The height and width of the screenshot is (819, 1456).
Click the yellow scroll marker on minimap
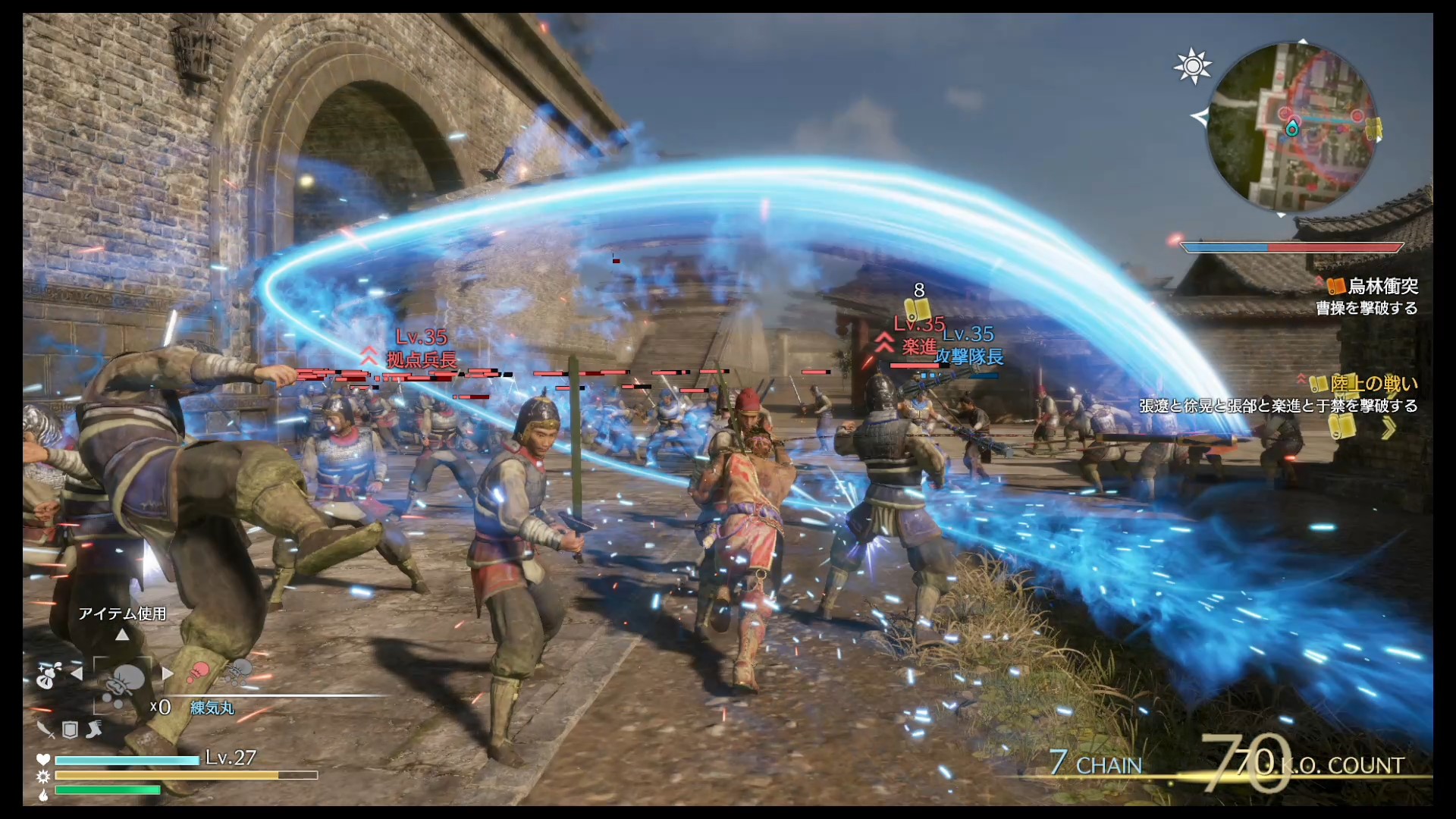point(1373,128)
